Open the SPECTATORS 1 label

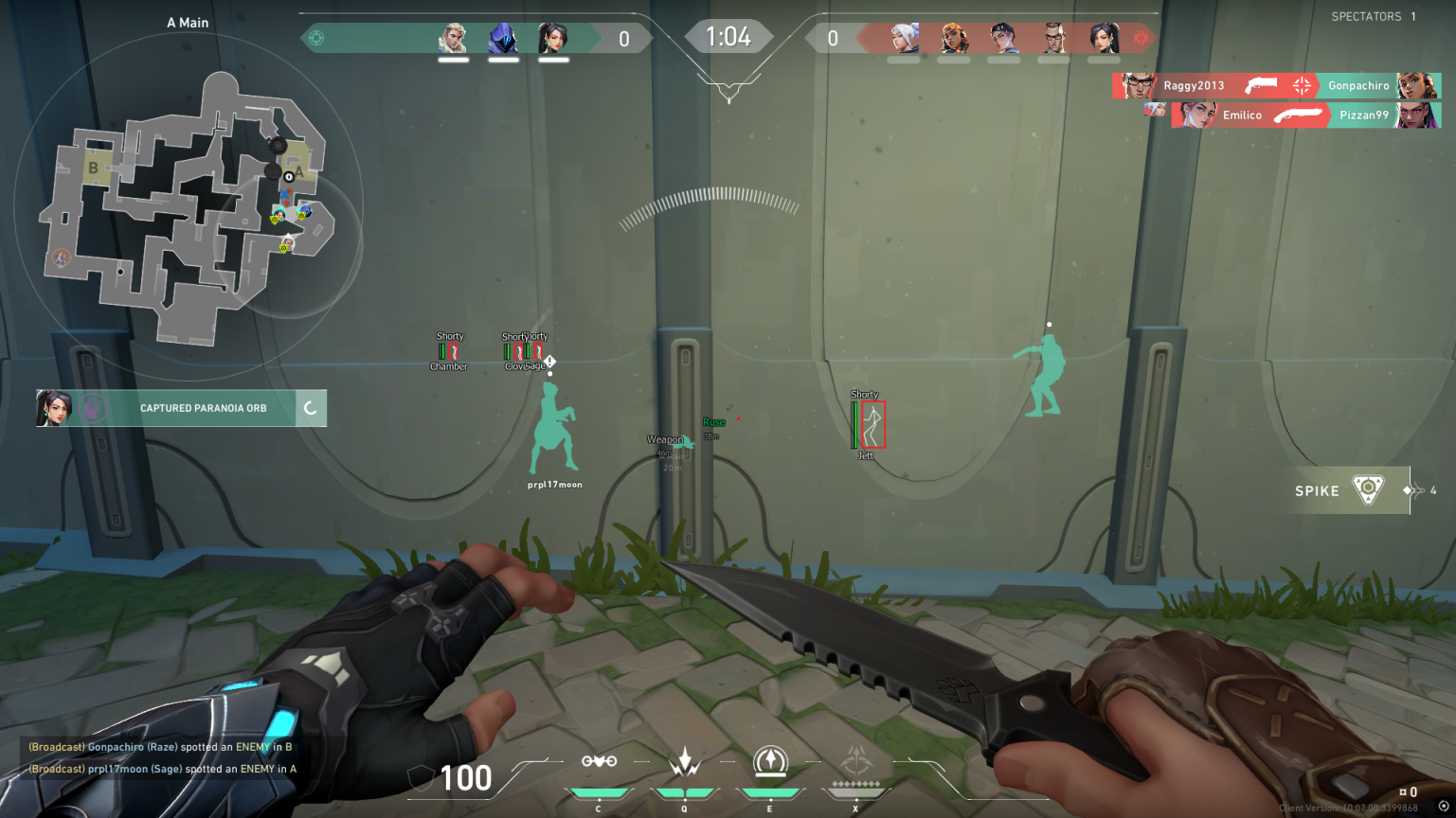[1373, 16]
